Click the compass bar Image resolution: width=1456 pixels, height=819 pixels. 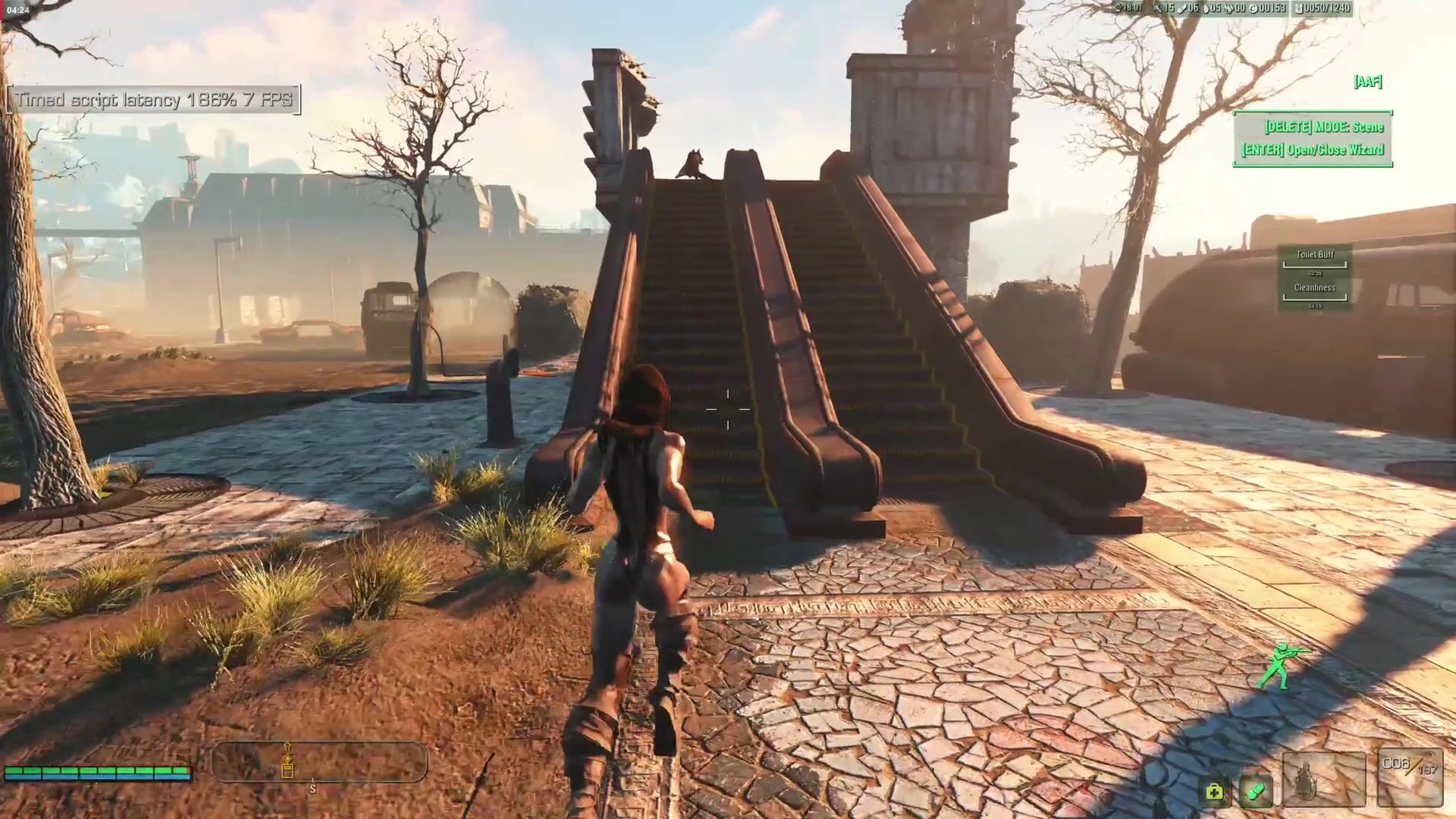coord(319,761)
